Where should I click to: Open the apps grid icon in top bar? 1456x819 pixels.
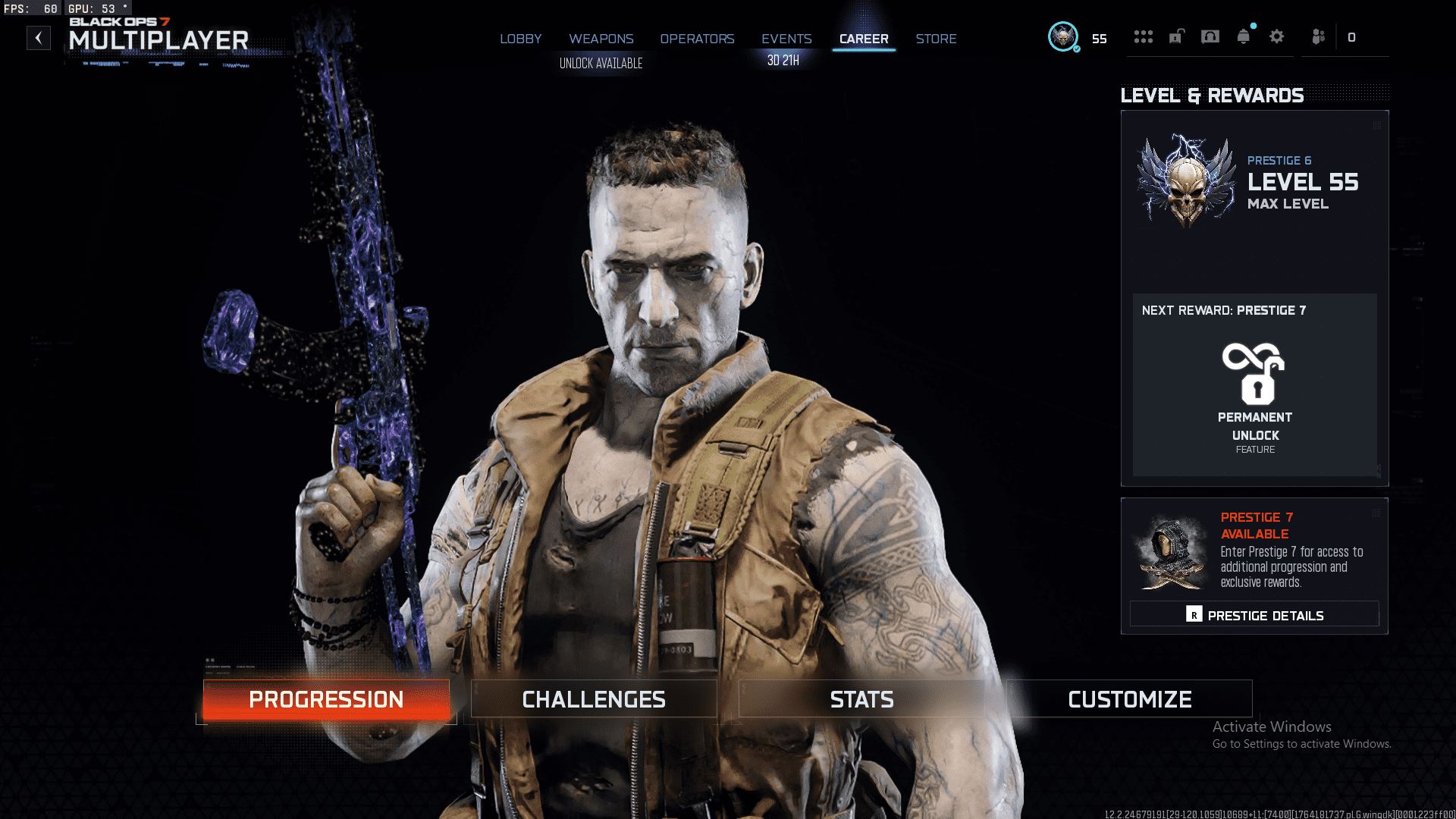click(x=1144, y=36)
